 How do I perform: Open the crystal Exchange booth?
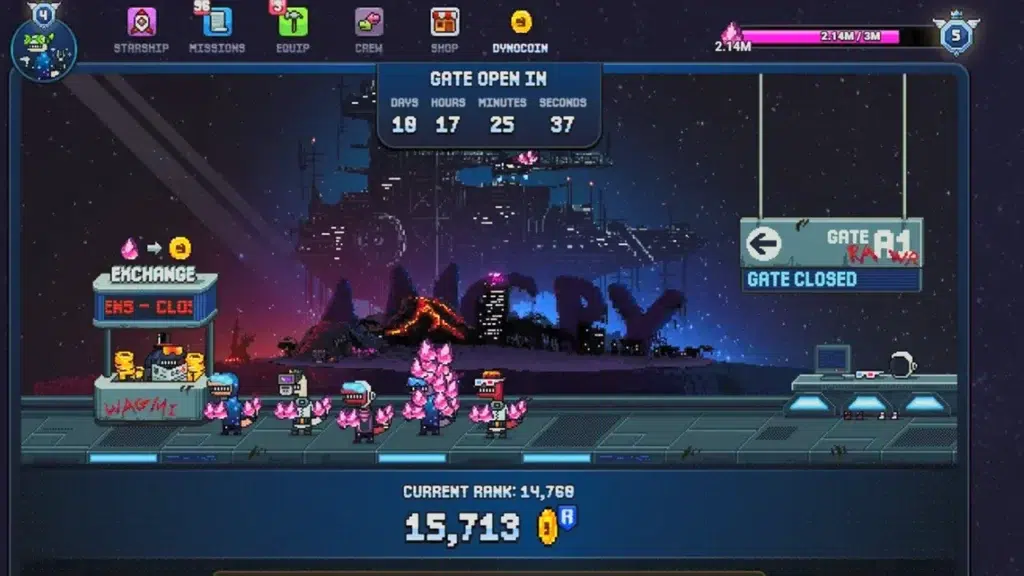(x=154, y=340)
